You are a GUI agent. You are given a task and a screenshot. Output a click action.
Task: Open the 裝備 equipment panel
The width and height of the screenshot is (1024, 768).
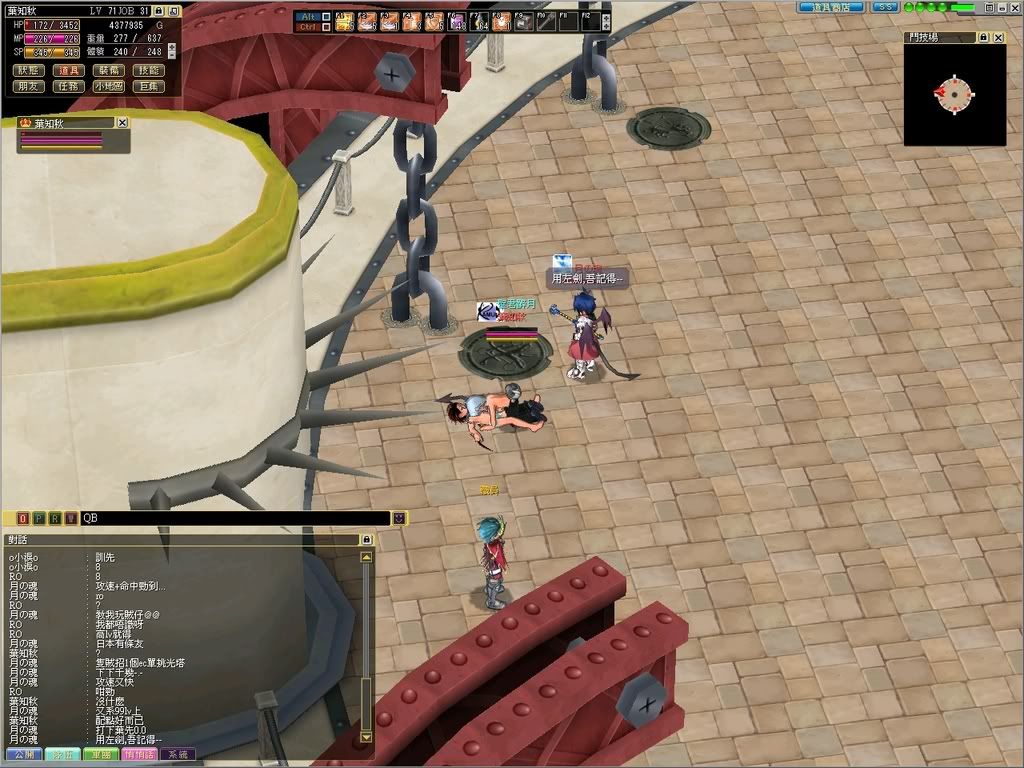pos(109,70)
